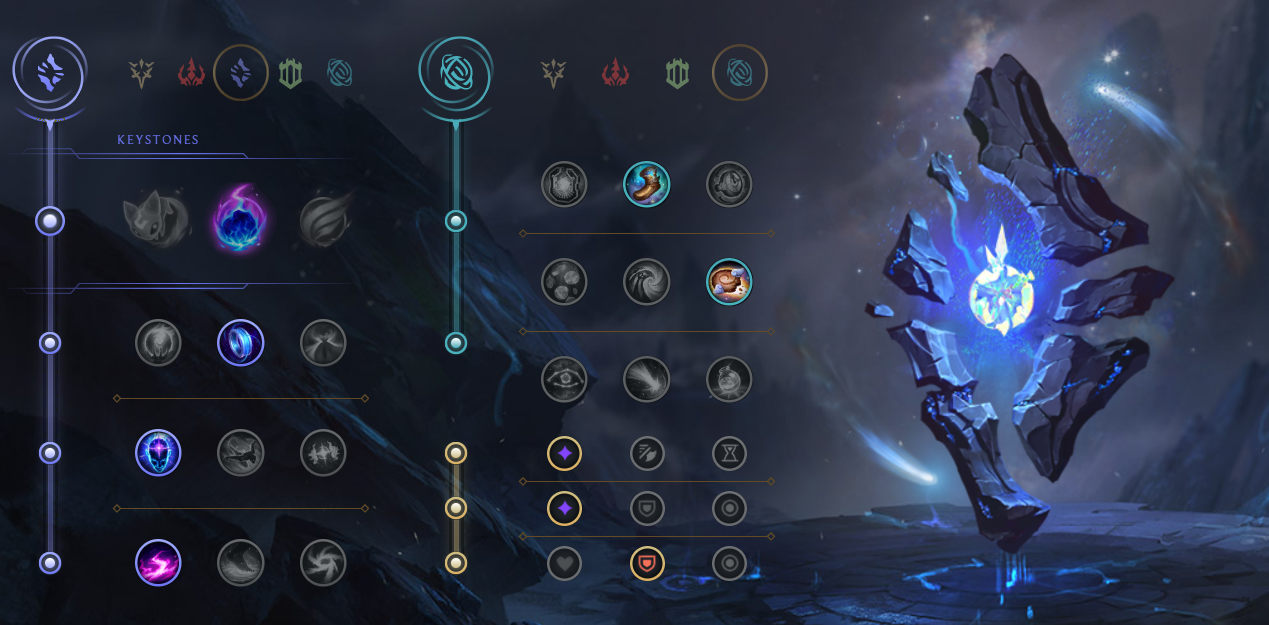Image resolution: width=1269 pixels, height=625 pixels.
Task: Switch primary path to green Resolve
Action: [x=290, y=73]
